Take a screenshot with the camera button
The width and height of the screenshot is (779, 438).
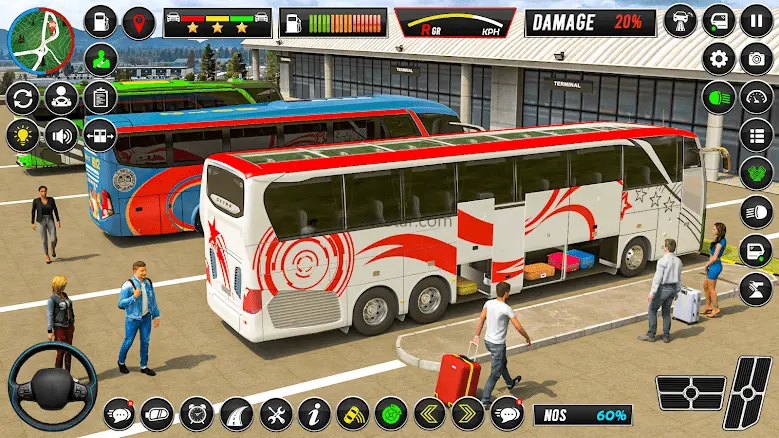click(x=756, y=58)
